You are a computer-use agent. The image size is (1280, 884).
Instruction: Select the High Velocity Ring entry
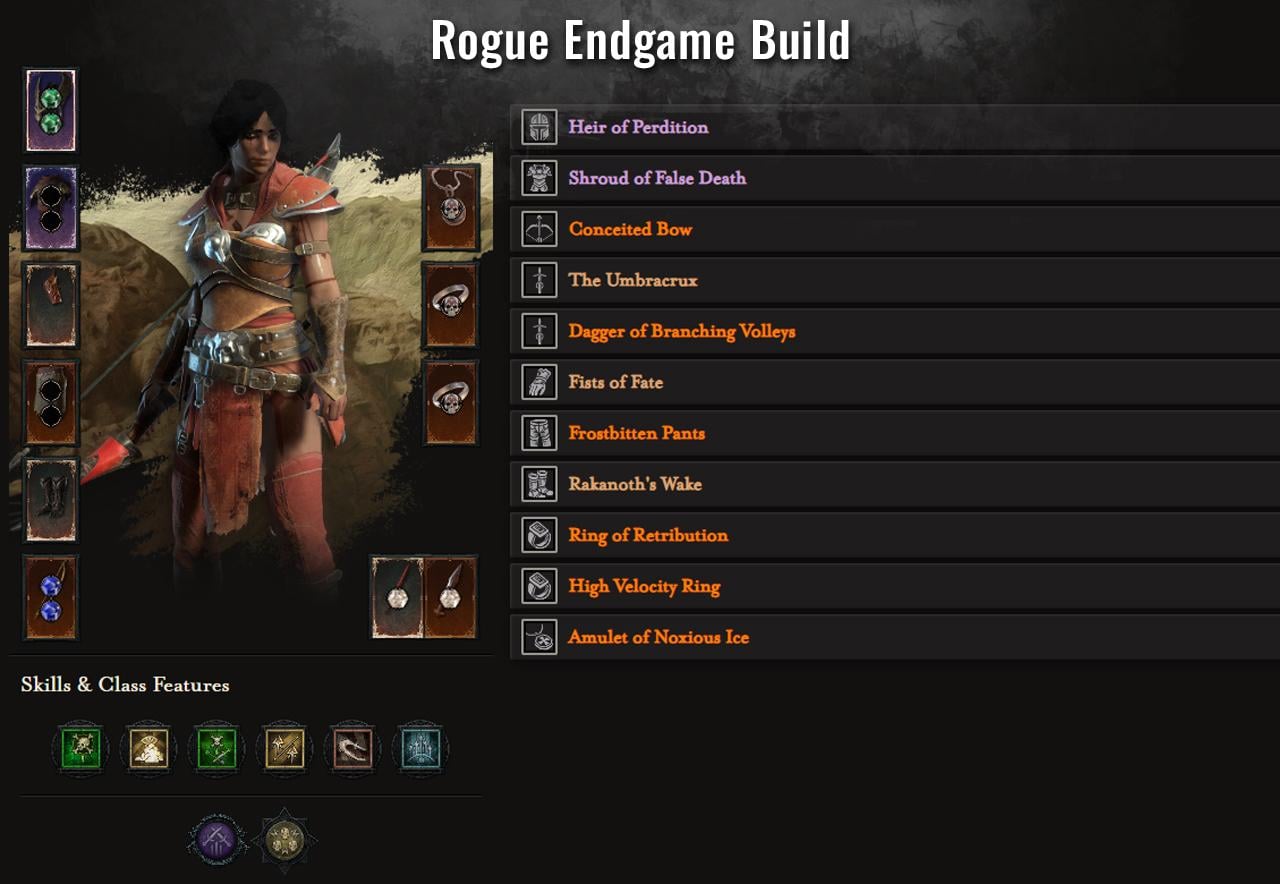click(644, 587)
